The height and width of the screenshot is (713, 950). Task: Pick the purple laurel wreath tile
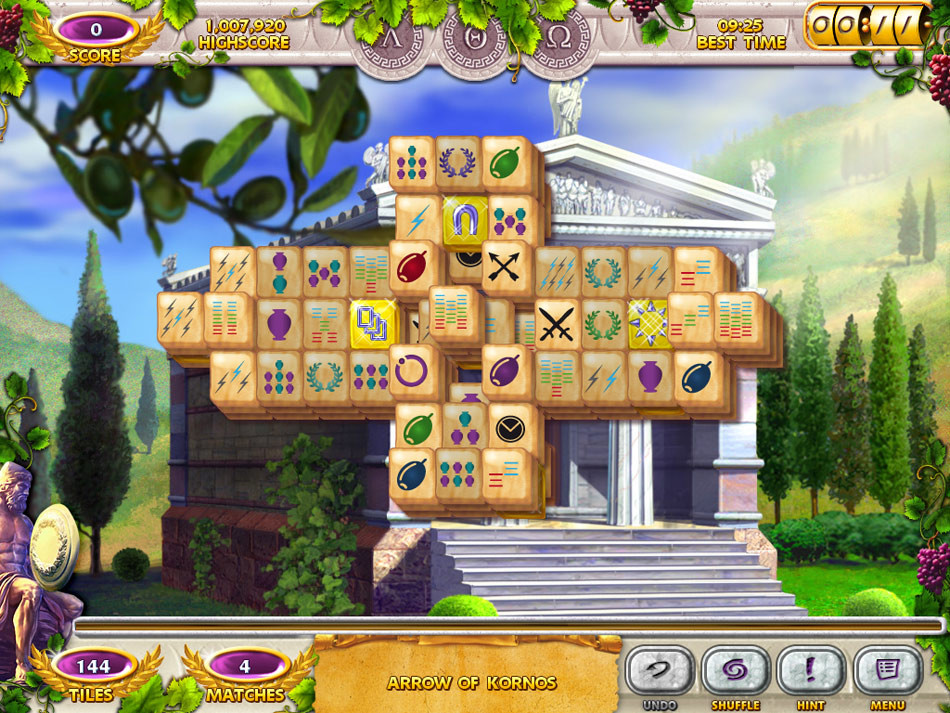[458, 161]
